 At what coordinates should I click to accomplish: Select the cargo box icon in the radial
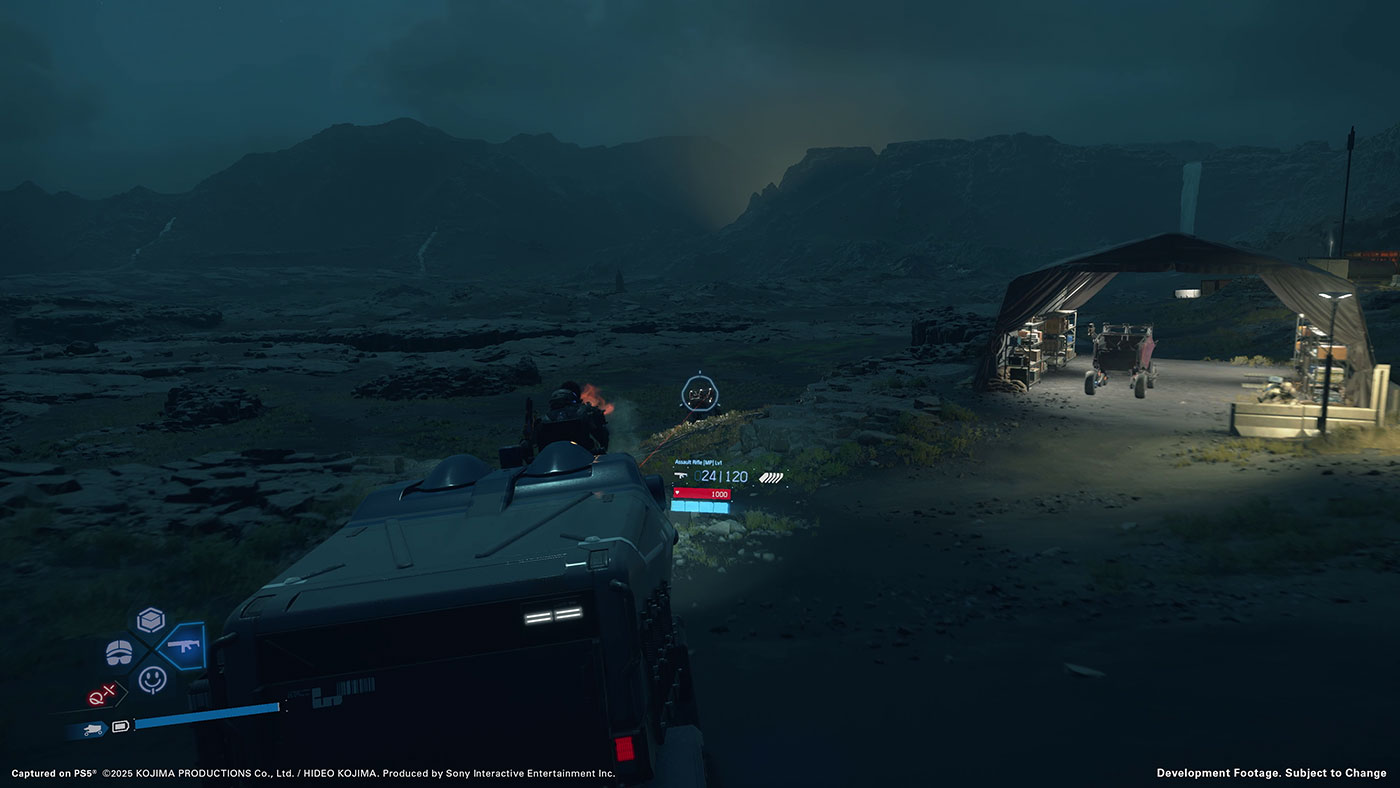tap(151, 620)
